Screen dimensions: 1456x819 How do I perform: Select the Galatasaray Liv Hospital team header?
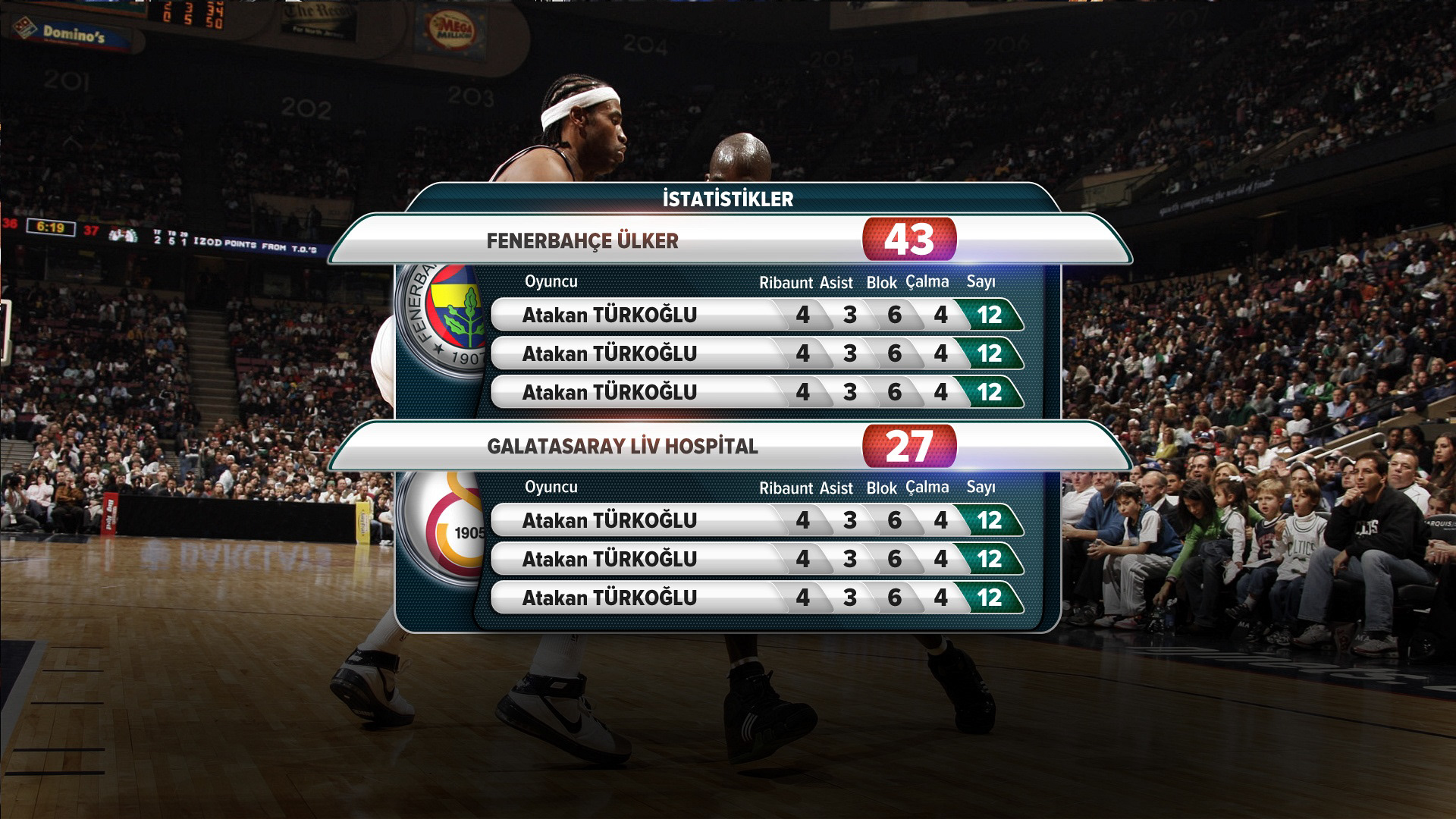tap(622, 447)
